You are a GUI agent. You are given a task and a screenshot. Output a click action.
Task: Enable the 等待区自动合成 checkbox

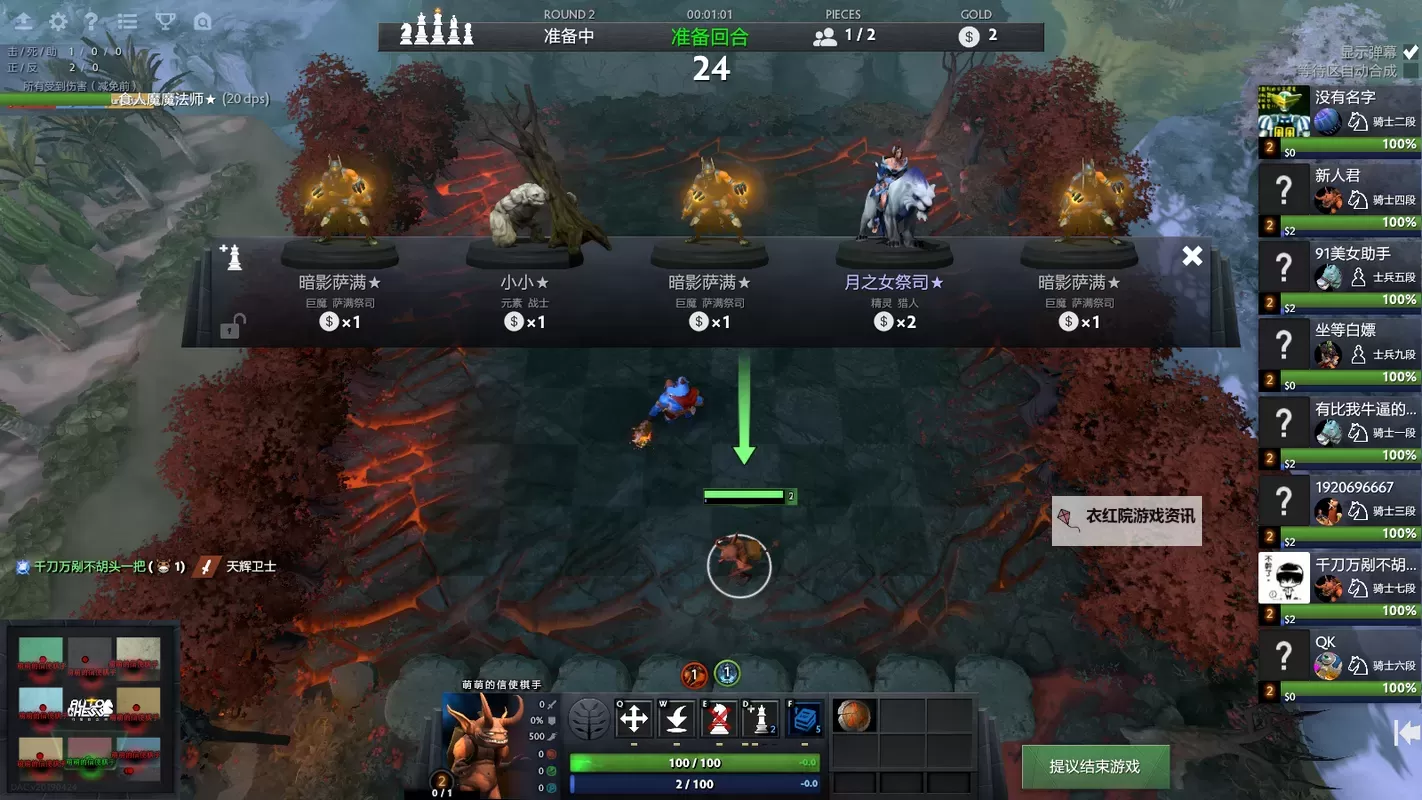click(x=1410, y=71)
